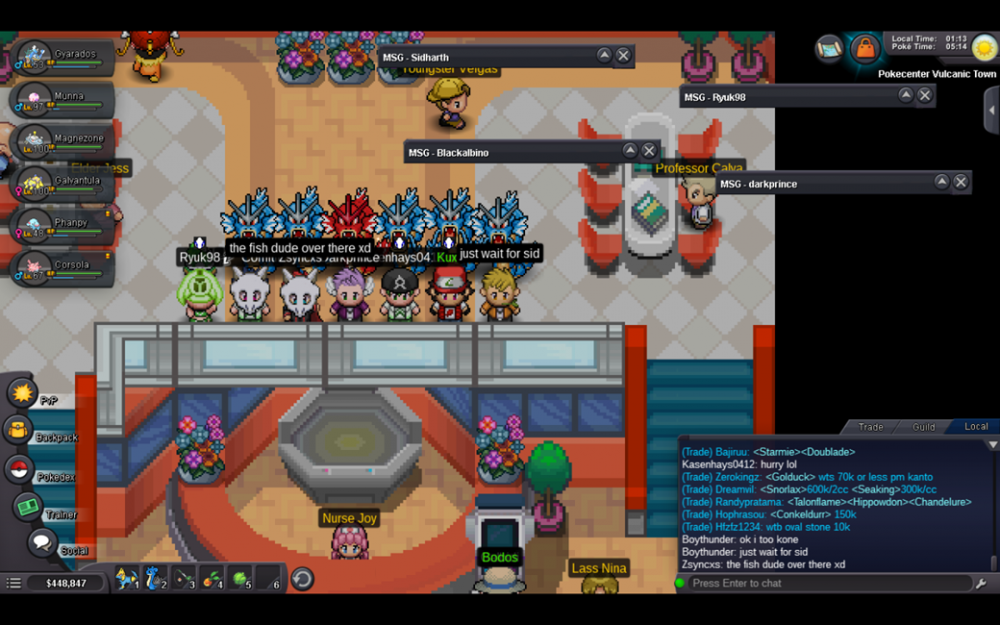Open the Social menu
The height and width of the screenshot is (625, 1000).
42,543
